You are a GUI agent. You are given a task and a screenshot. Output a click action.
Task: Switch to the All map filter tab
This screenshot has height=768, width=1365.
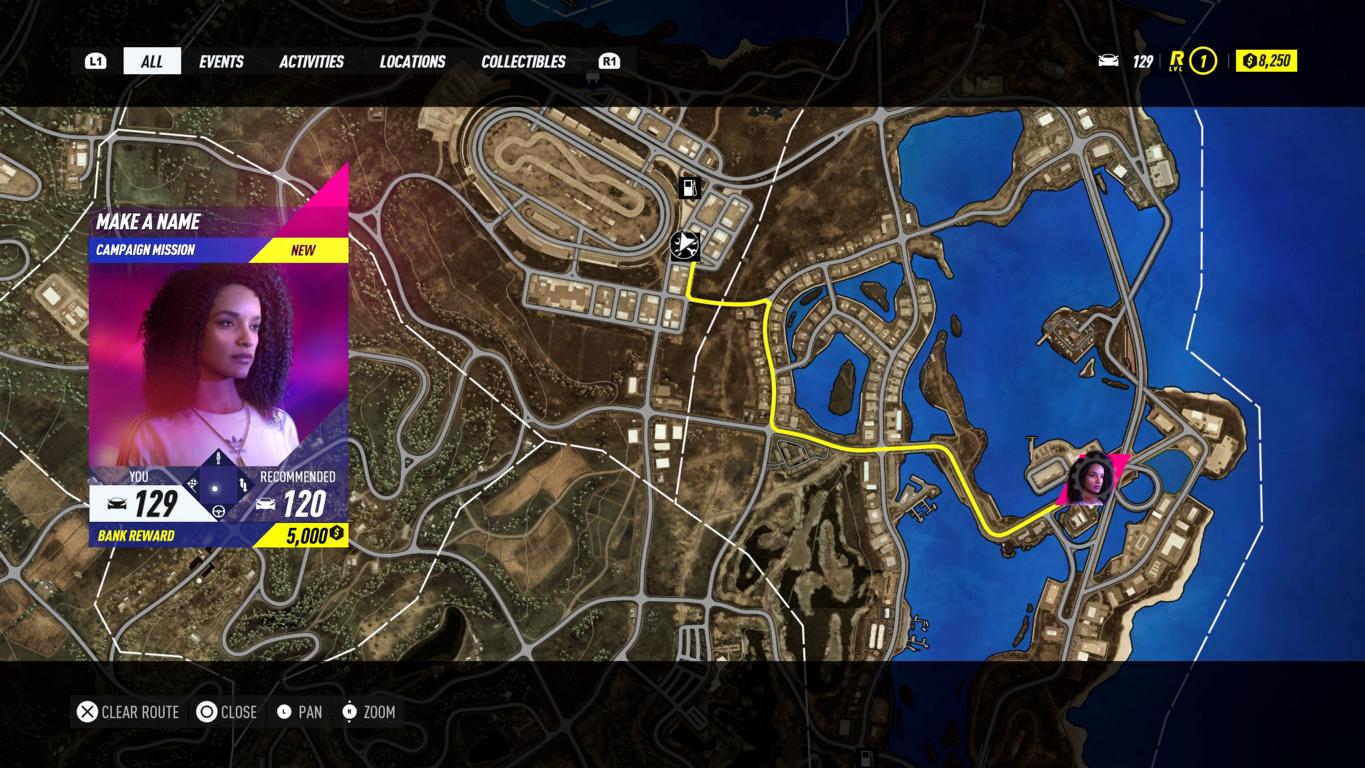[152, 61]
